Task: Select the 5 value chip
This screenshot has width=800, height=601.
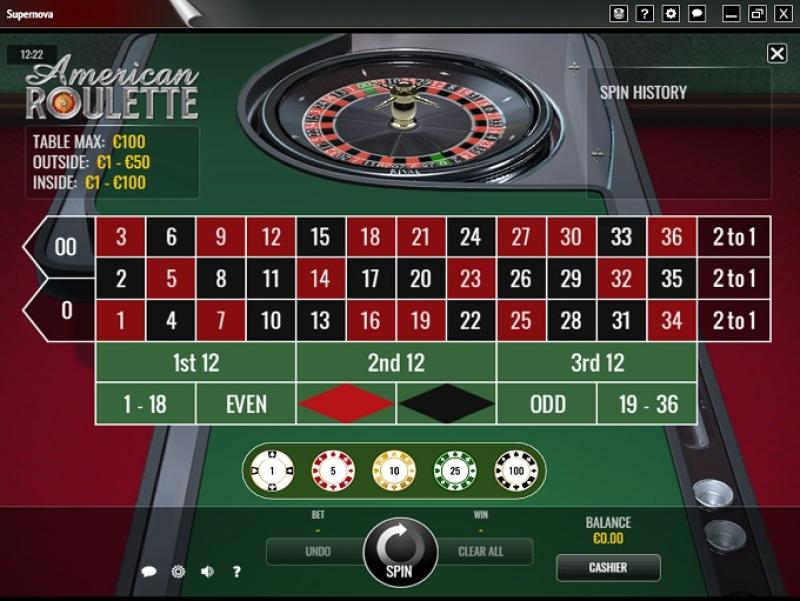Action: click(x=332, y=469)
